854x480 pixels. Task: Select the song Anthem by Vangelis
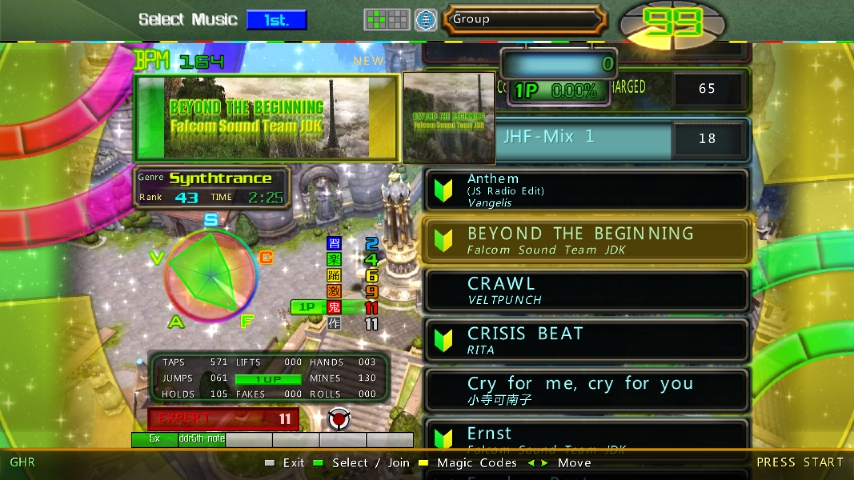[587, 189]
